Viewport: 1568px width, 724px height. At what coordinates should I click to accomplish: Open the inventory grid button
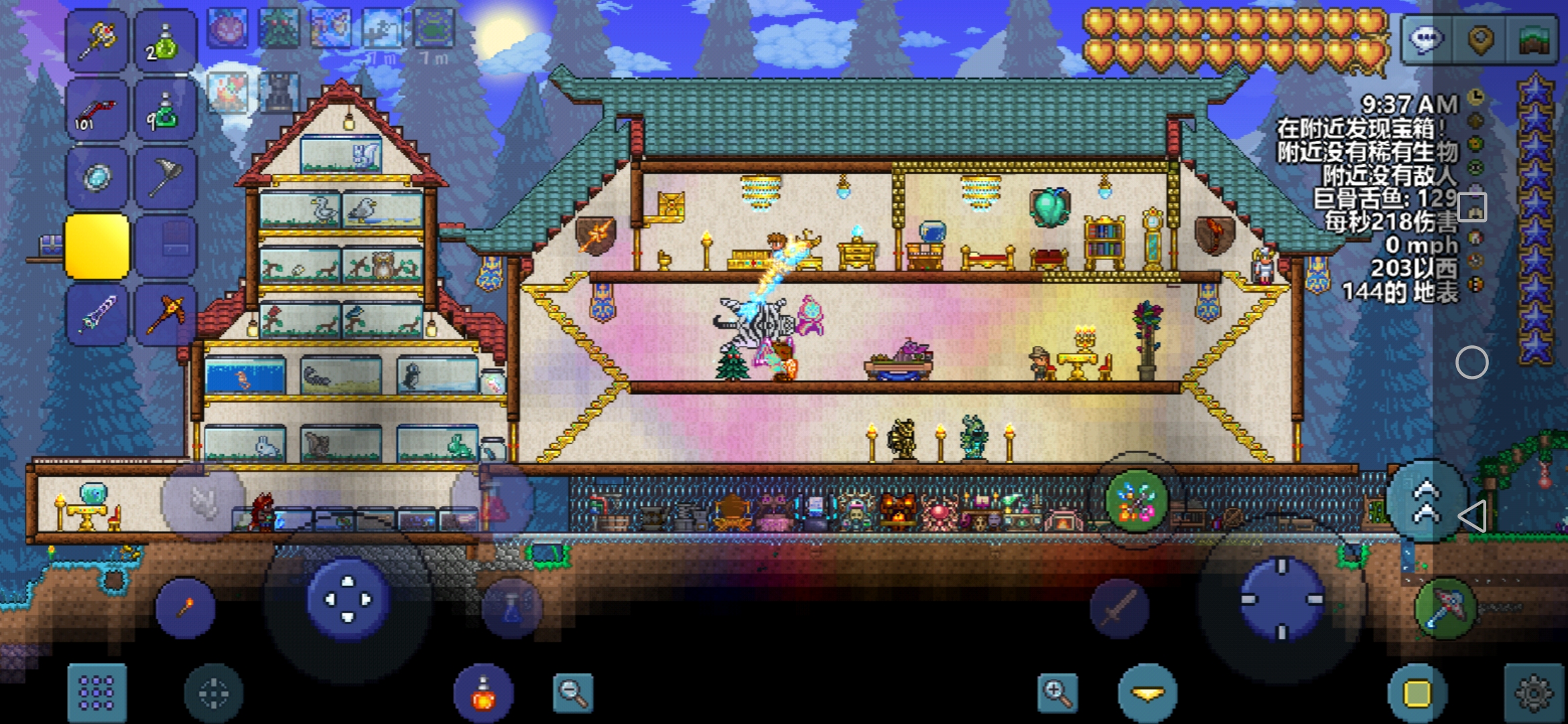(x=97, y=692)
